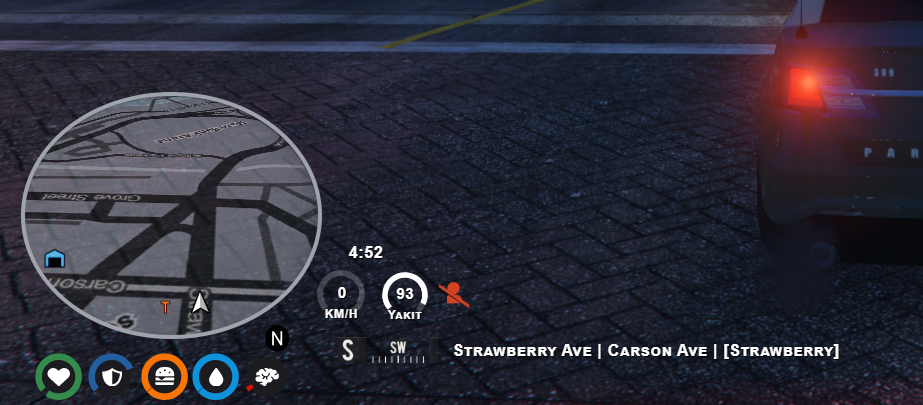This screenshot has height=405, width=923.
Task: Select the blue garage marker on minimap
Action: point(55,259)
